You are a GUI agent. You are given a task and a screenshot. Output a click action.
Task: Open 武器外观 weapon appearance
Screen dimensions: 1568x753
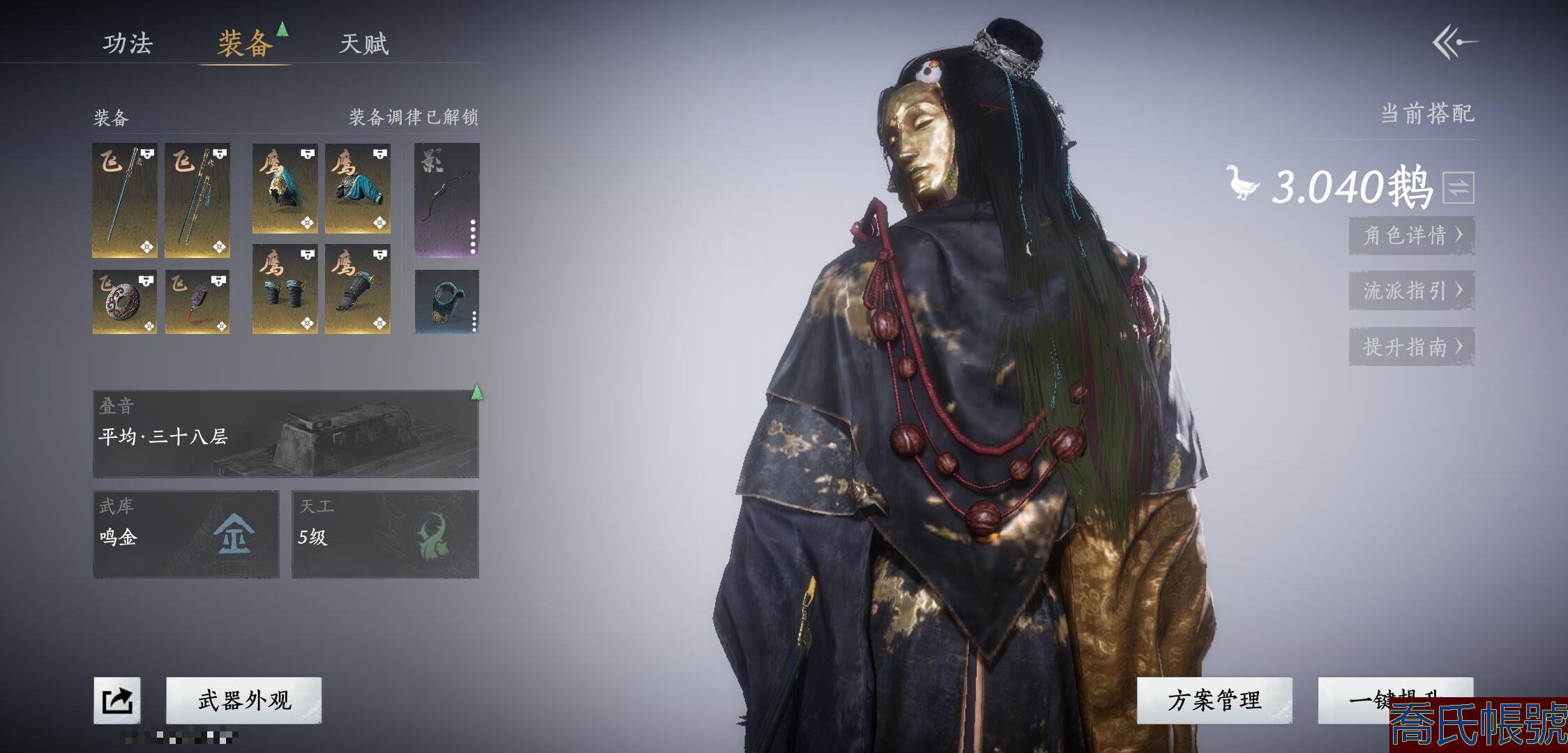(x=244, y=700)
